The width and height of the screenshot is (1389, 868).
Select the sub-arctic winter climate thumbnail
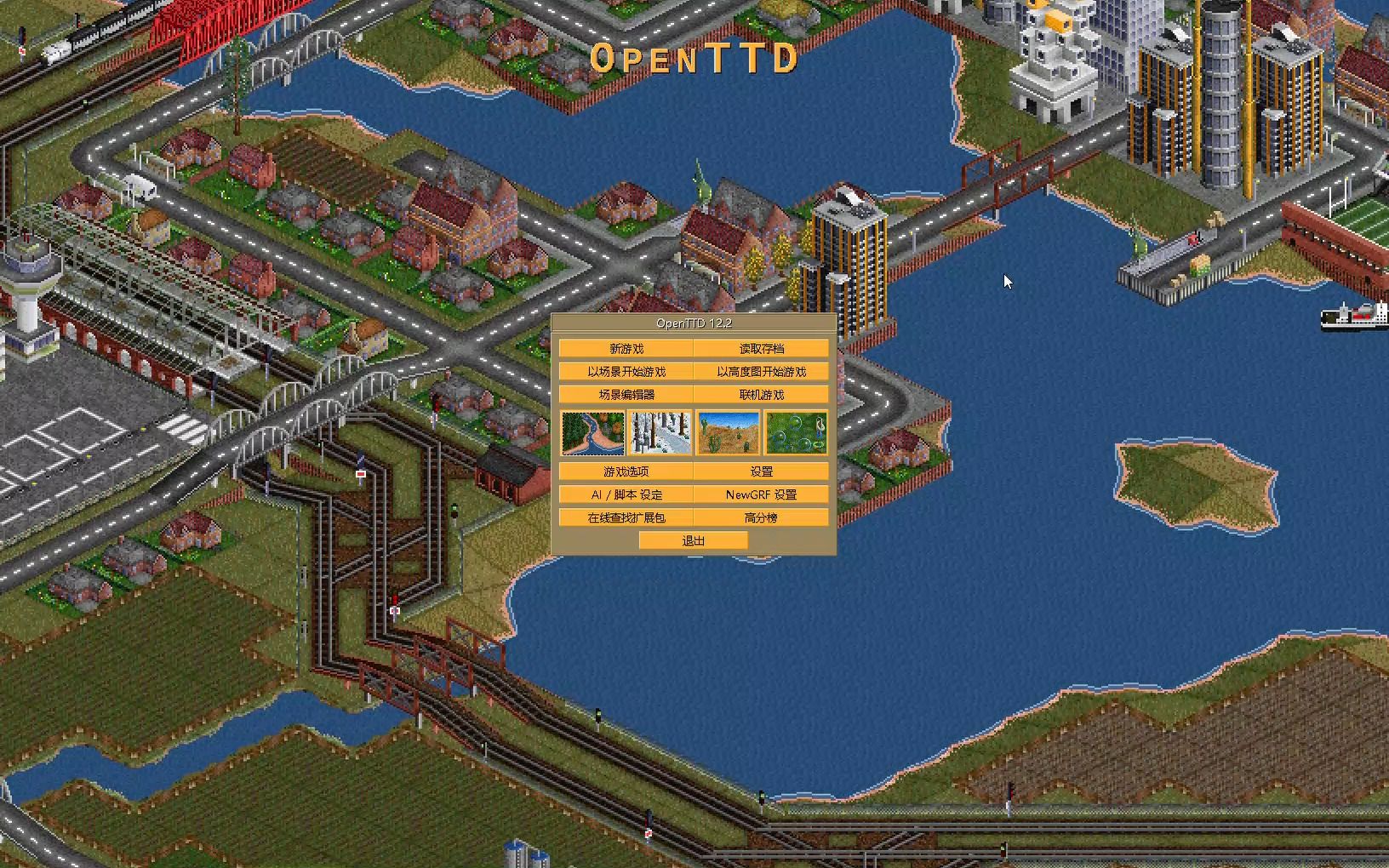(x=660, y=433)
